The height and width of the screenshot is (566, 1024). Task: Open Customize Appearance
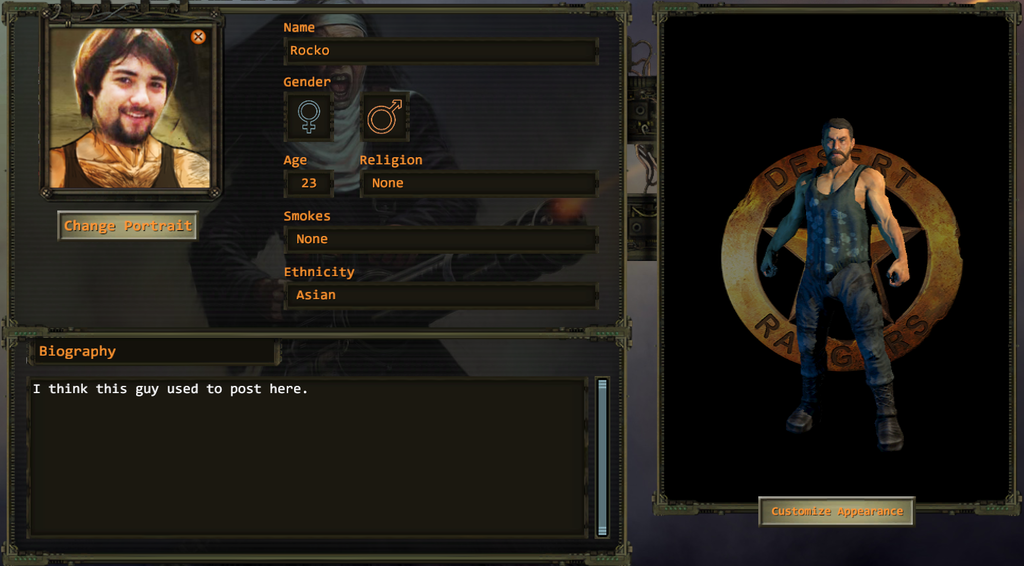[836, 511]
